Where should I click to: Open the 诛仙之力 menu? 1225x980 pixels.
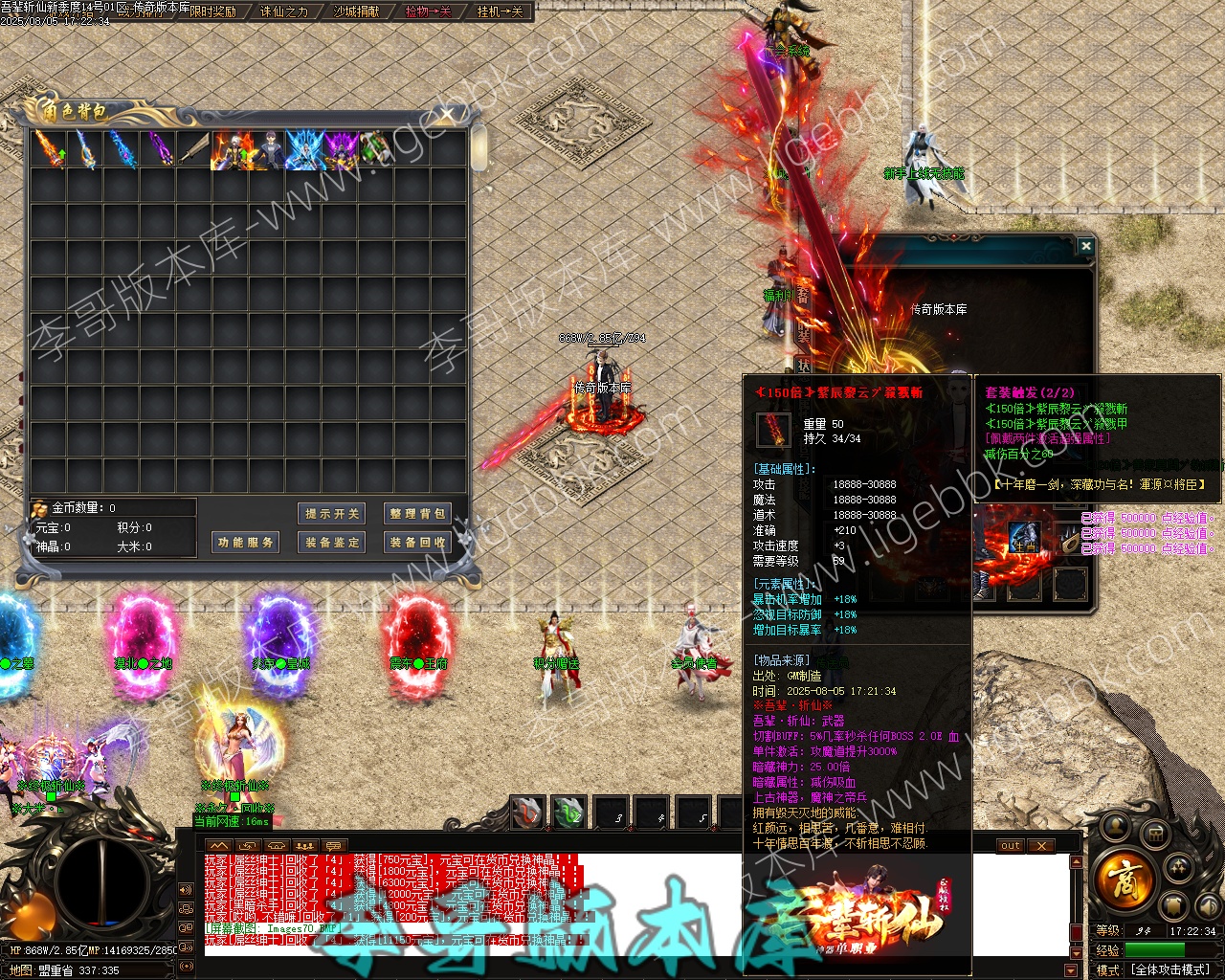[284, 11]
